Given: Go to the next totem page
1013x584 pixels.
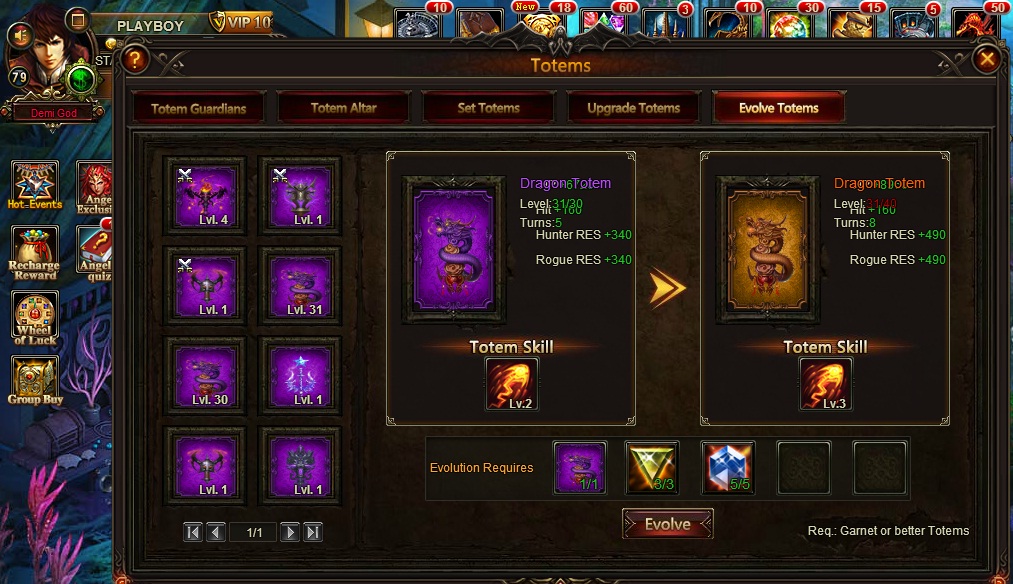Looking at the screenshot, I should 290,532.
